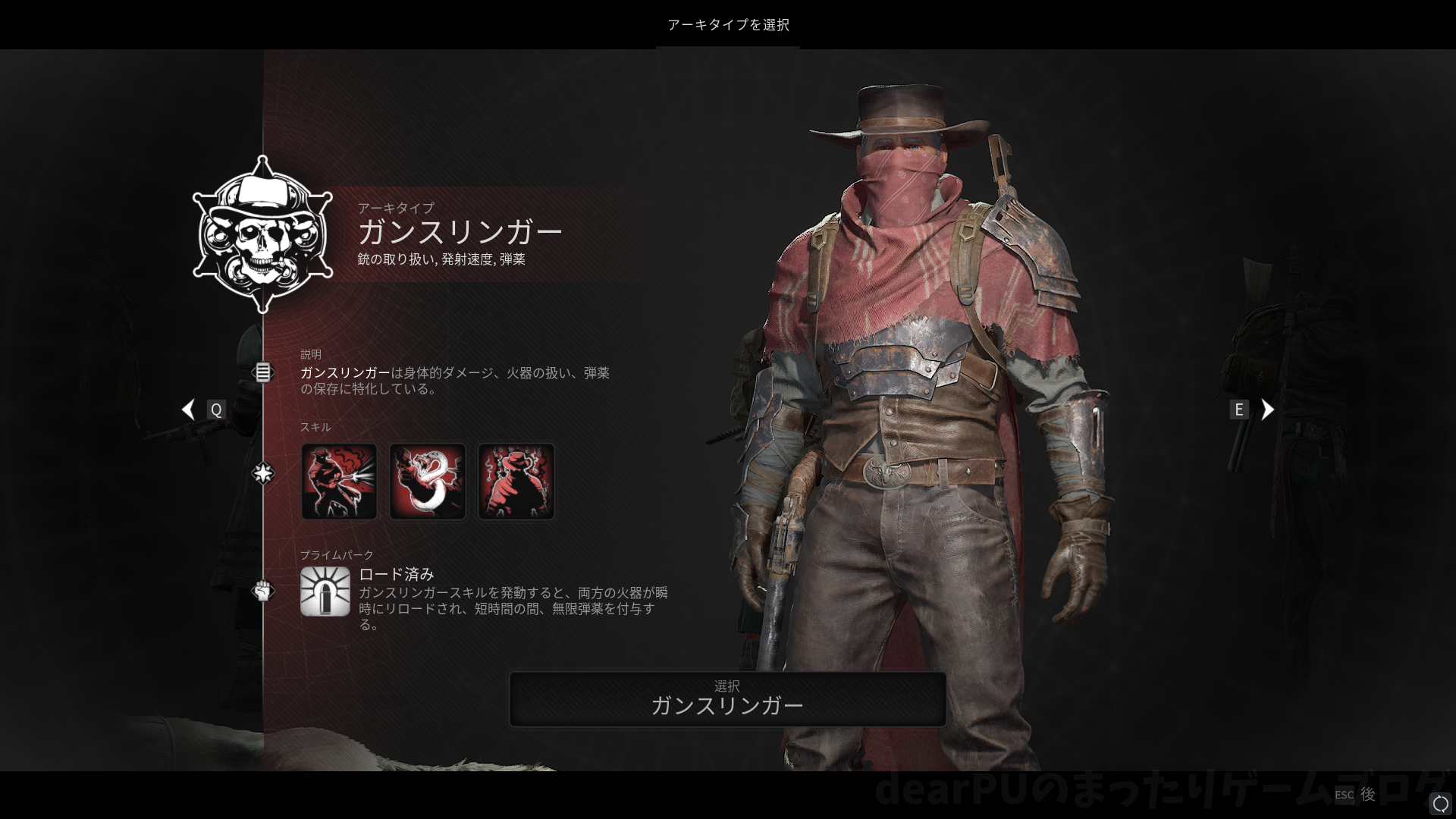Select the hatted figure skill icon
This screenshot has width=1456, height=819.
point(516,482)
